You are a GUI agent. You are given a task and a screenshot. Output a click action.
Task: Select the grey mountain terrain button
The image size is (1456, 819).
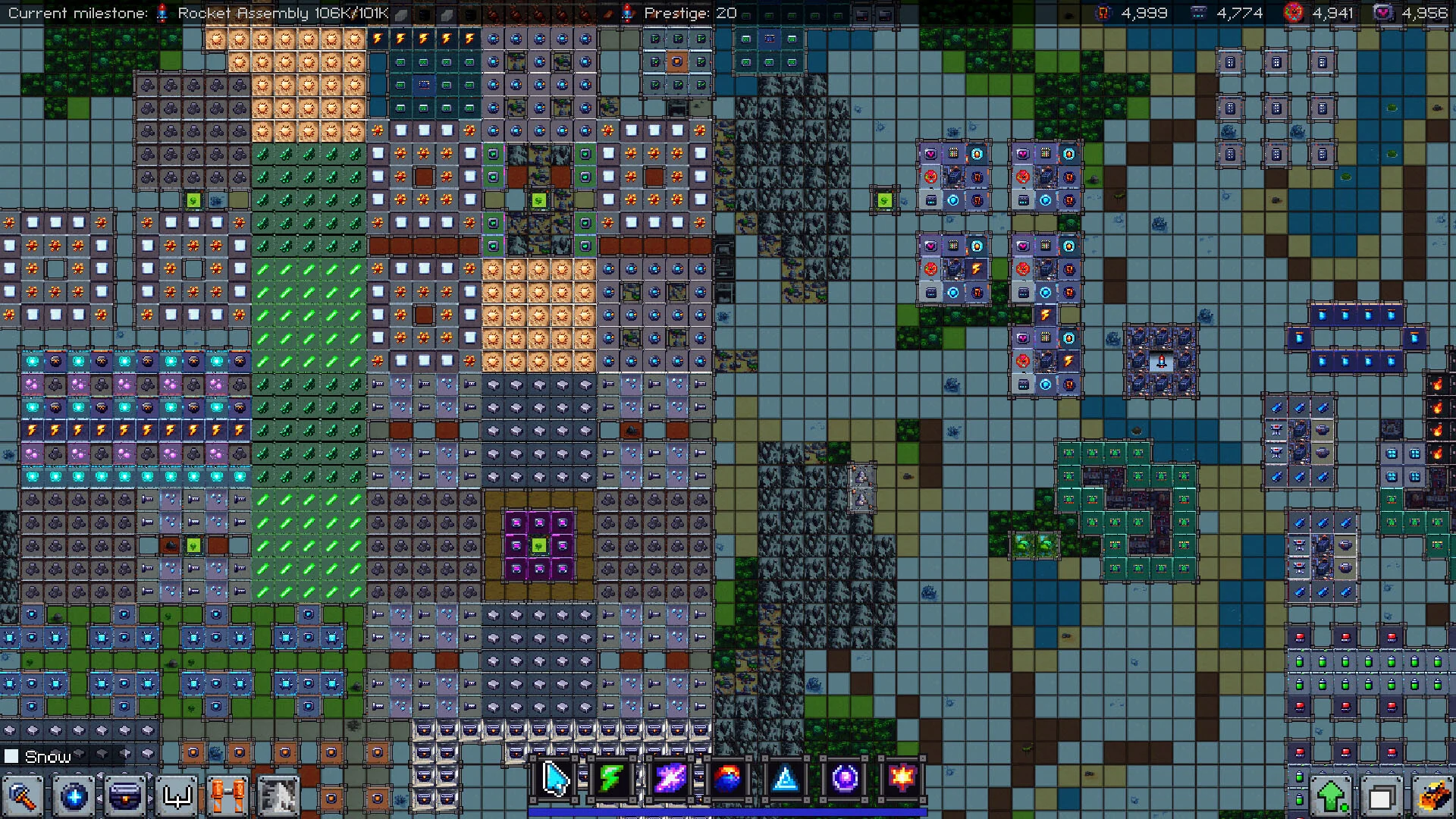(279, 797)
